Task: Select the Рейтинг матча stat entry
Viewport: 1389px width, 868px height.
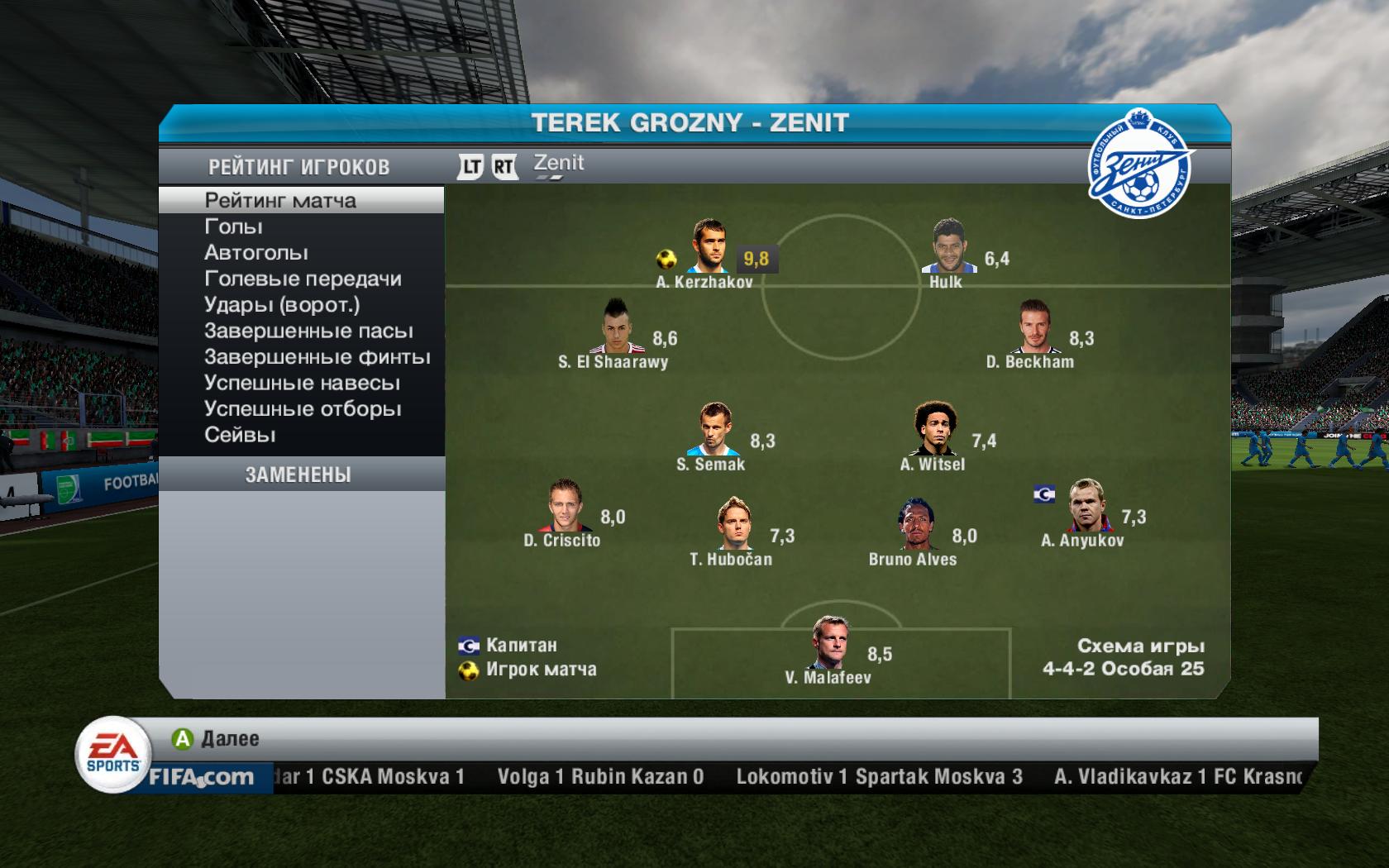Action: (x=280, y=201)
